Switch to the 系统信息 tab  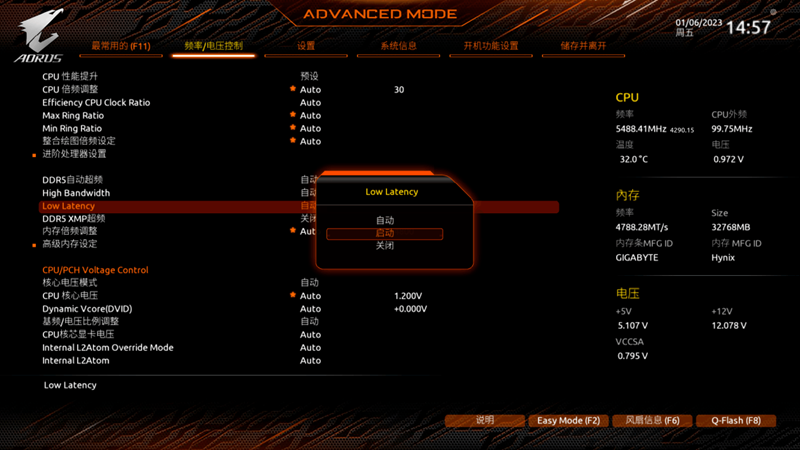(x=398, y=46)
